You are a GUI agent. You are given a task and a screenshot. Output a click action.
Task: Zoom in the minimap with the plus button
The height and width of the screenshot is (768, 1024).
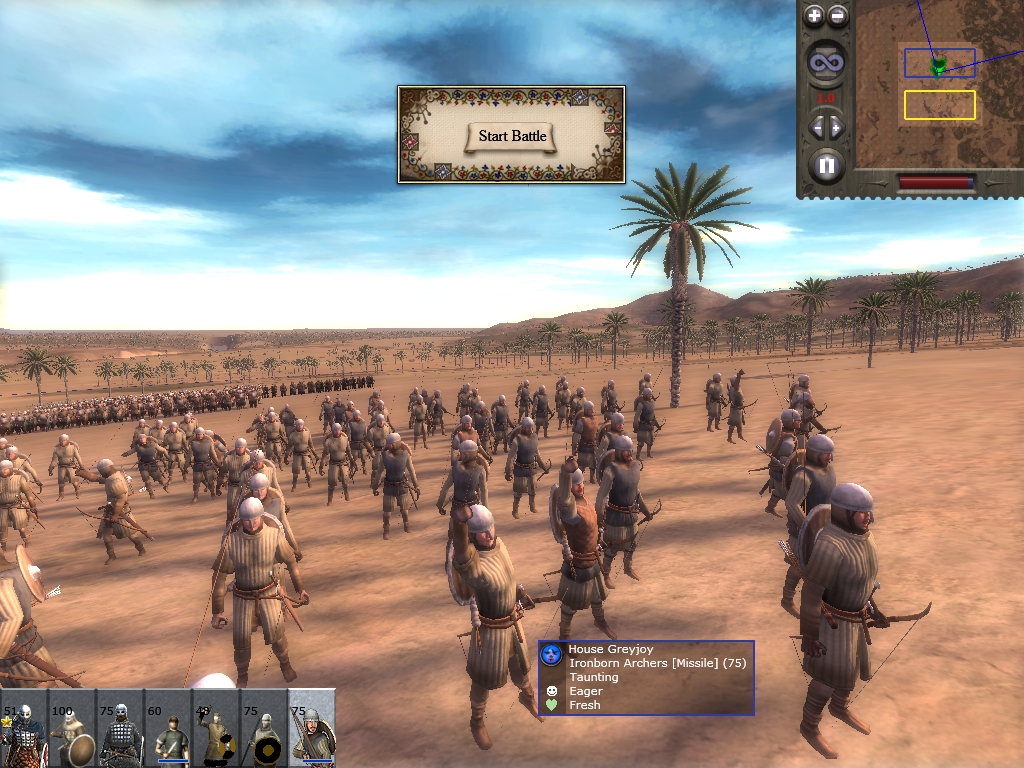[x=814, y=16]
